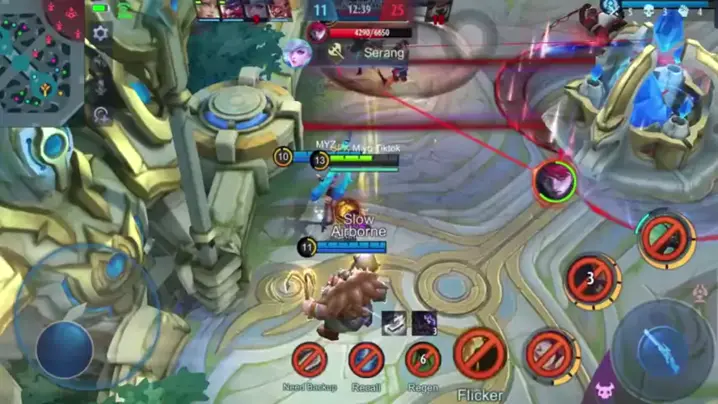718x404 pixels.
Task: Use the Regen ability
Action: pos(424,359)
